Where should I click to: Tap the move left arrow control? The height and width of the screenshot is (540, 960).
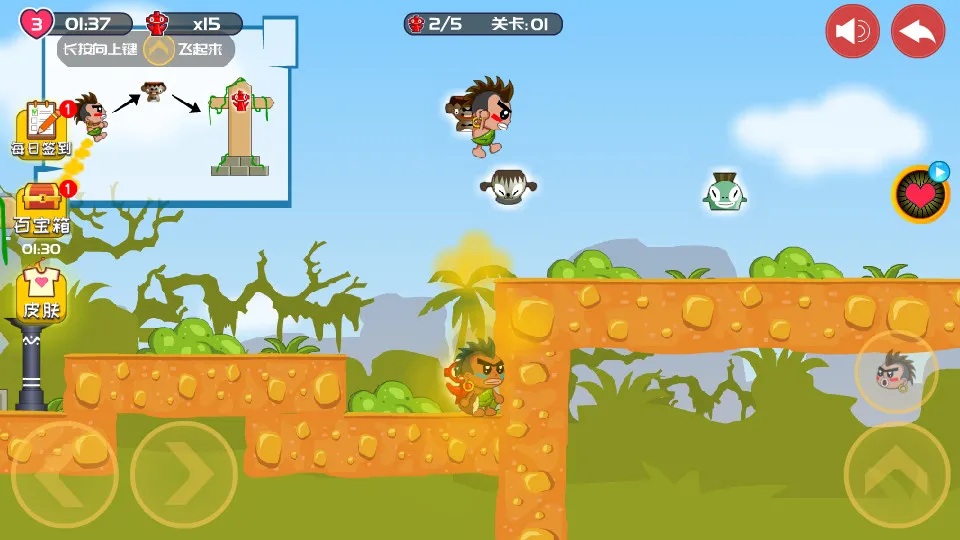pyautogui.click(x=64, y=475)
